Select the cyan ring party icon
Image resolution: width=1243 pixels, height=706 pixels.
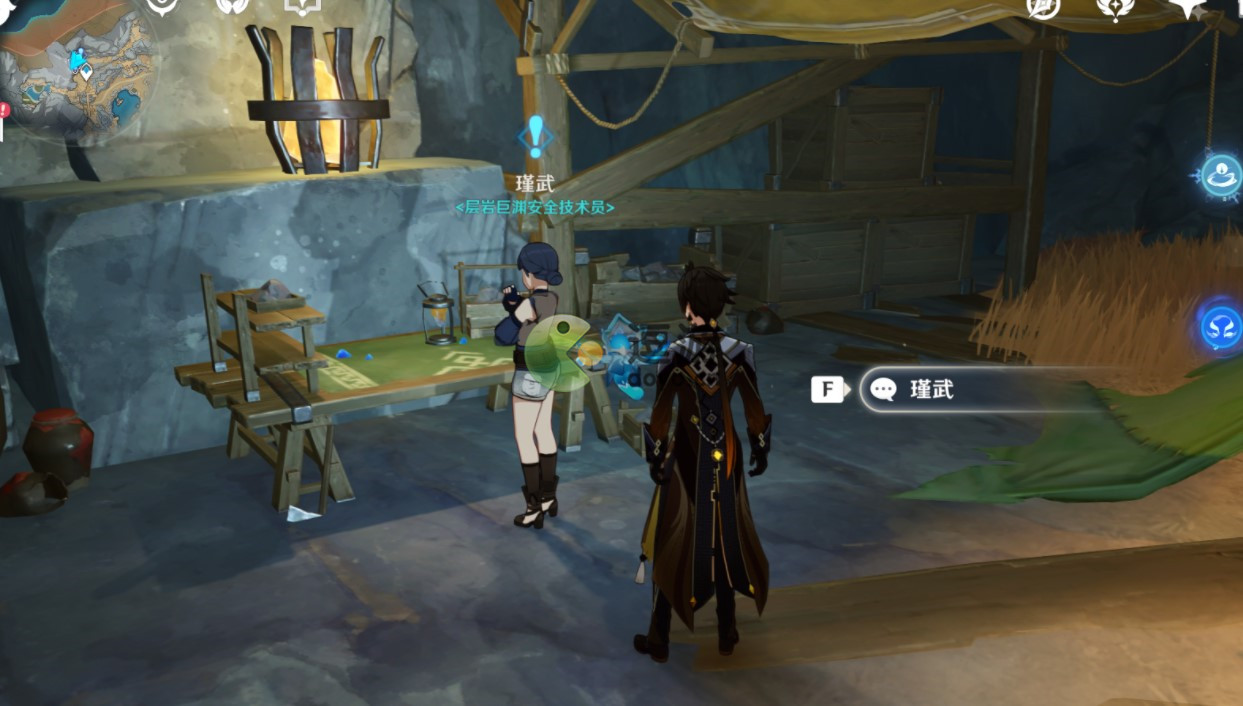[x=1221, y=174]
